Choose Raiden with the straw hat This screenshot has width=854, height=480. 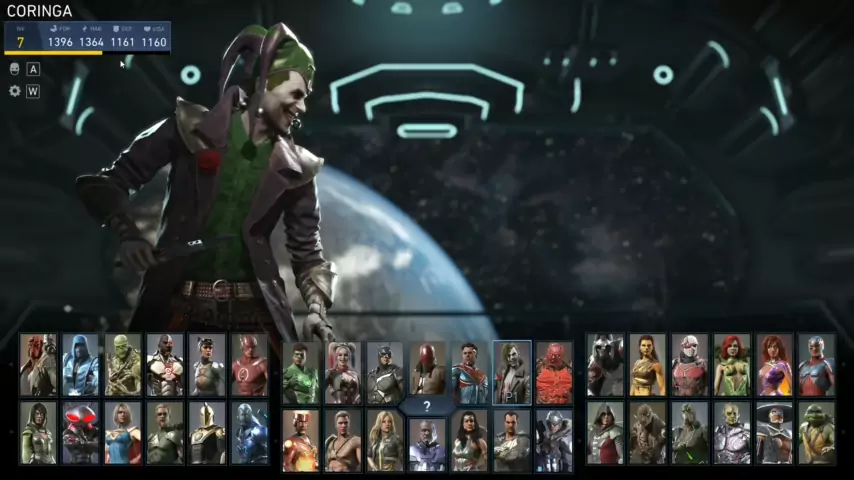pos(773,433)
